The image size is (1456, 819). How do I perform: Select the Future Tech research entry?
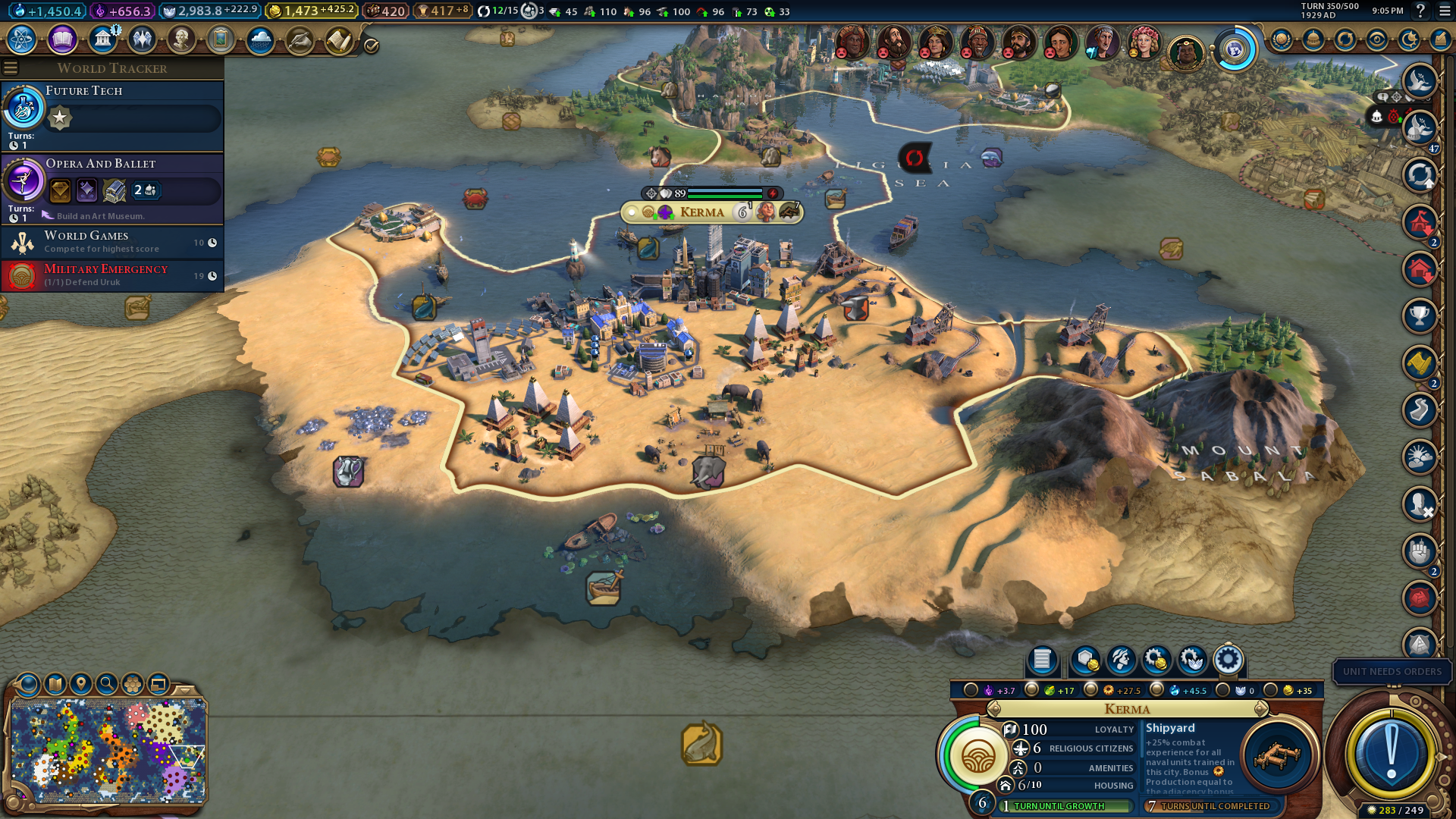coord(114,115)
